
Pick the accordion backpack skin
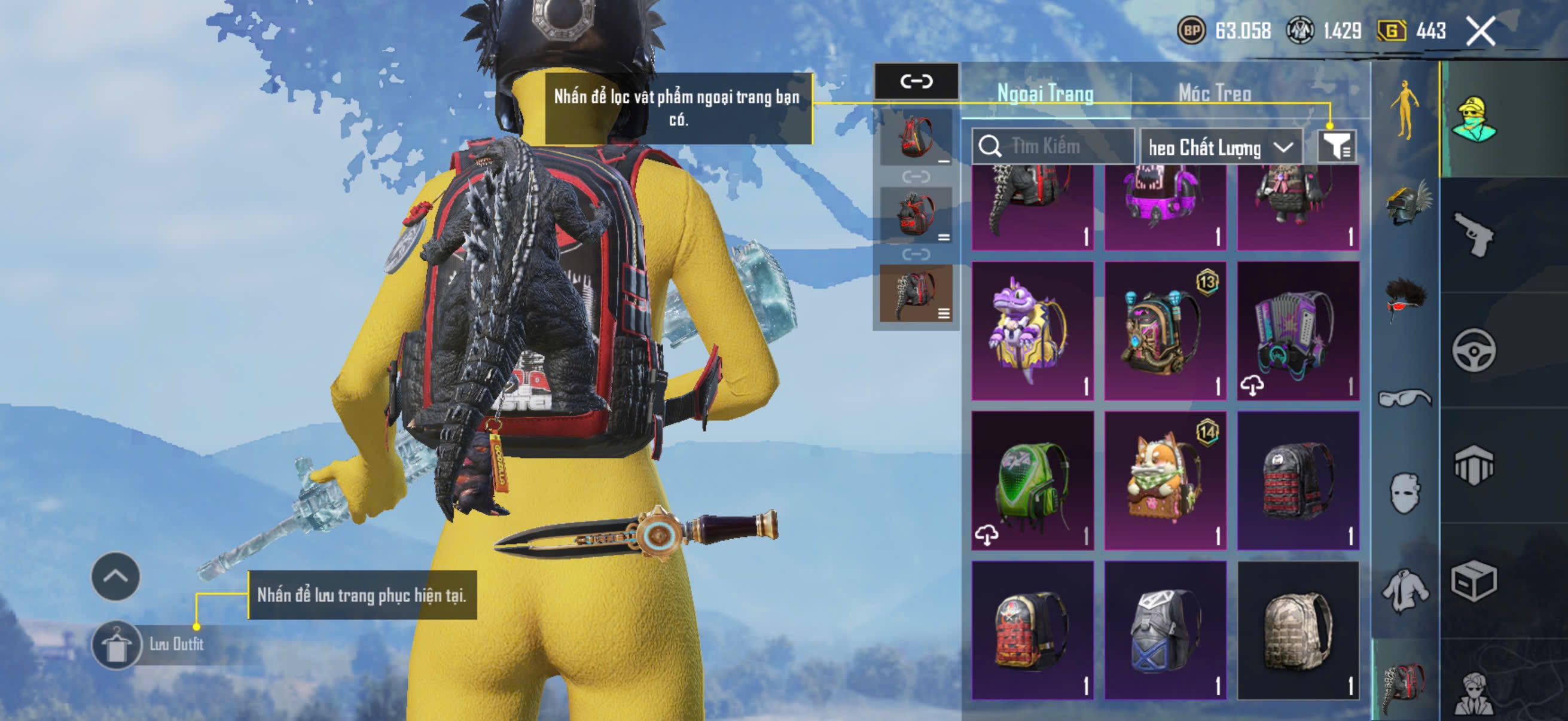click(1298, 331)
